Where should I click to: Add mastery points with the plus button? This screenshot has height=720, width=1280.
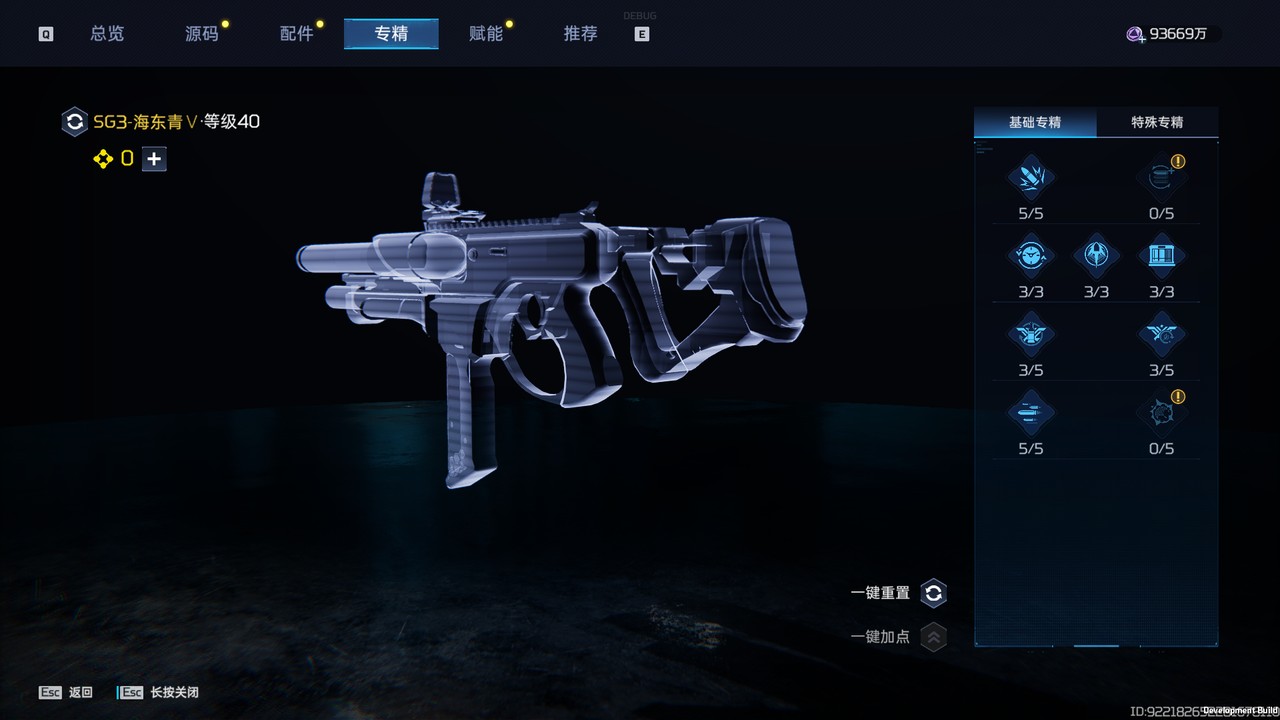[154, 159]
